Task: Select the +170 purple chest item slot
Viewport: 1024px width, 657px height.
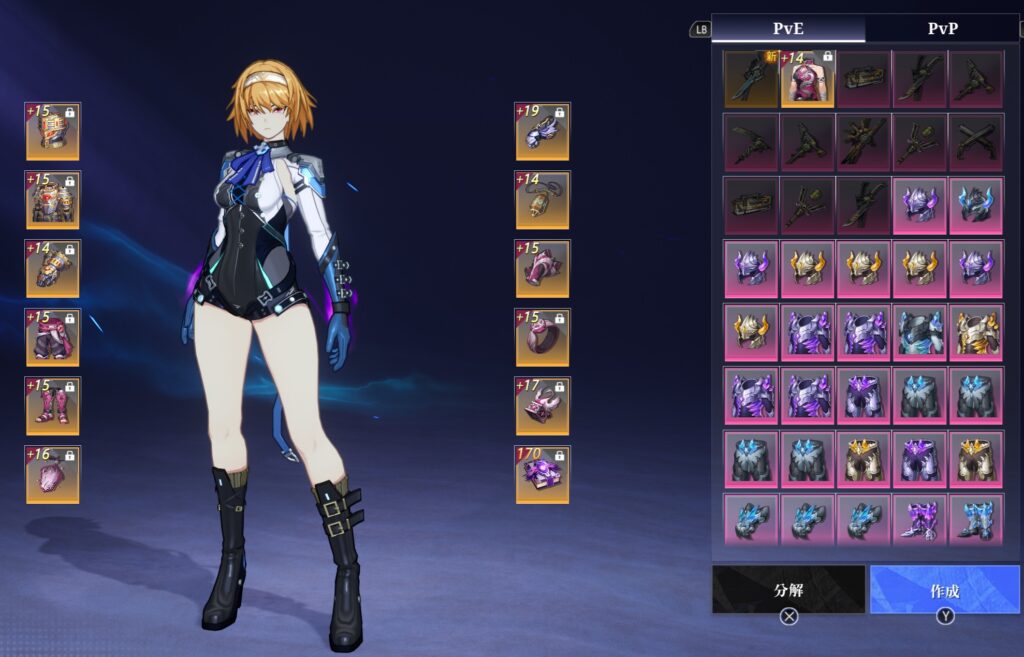Action: click(543, 474)
